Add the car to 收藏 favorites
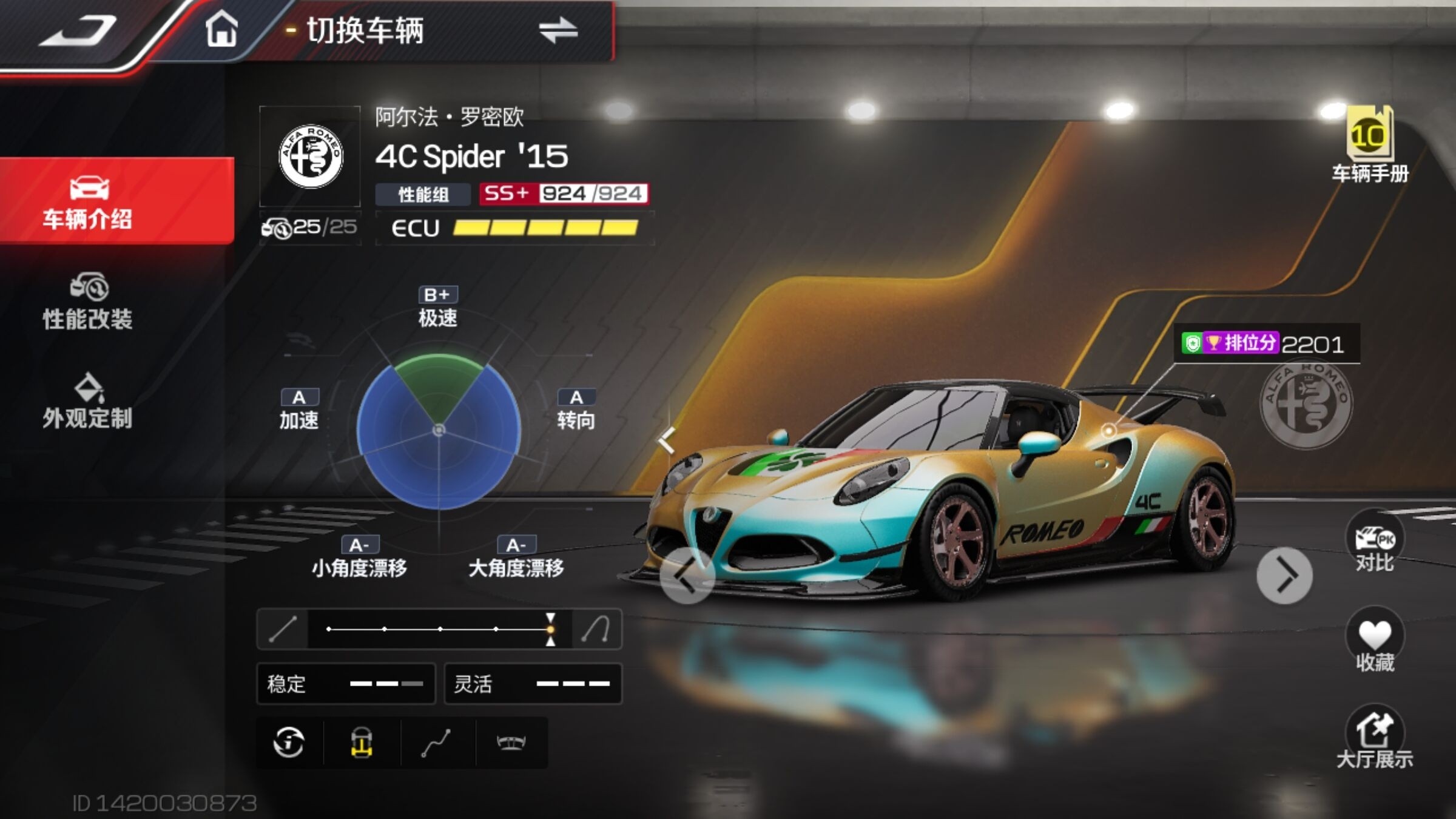This screenshot has height=819, width=1456. pos(1374,643)
